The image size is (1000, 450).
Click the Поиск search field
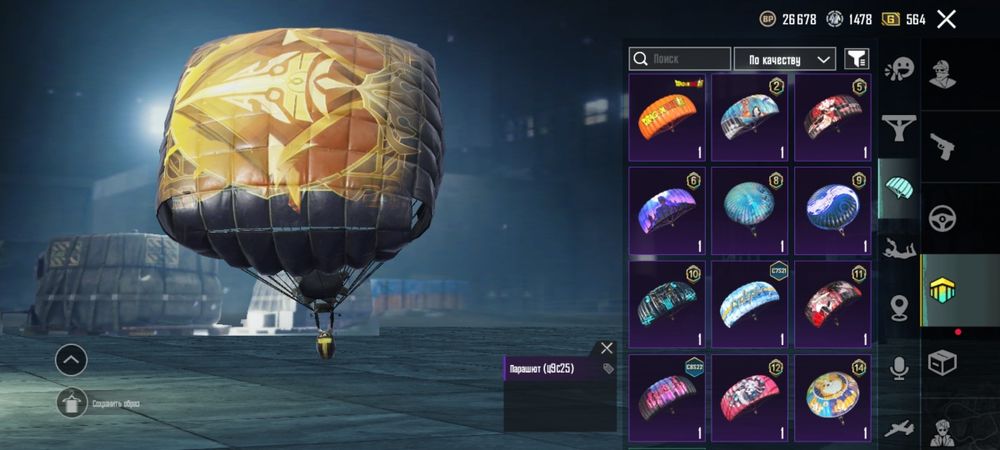680,59
